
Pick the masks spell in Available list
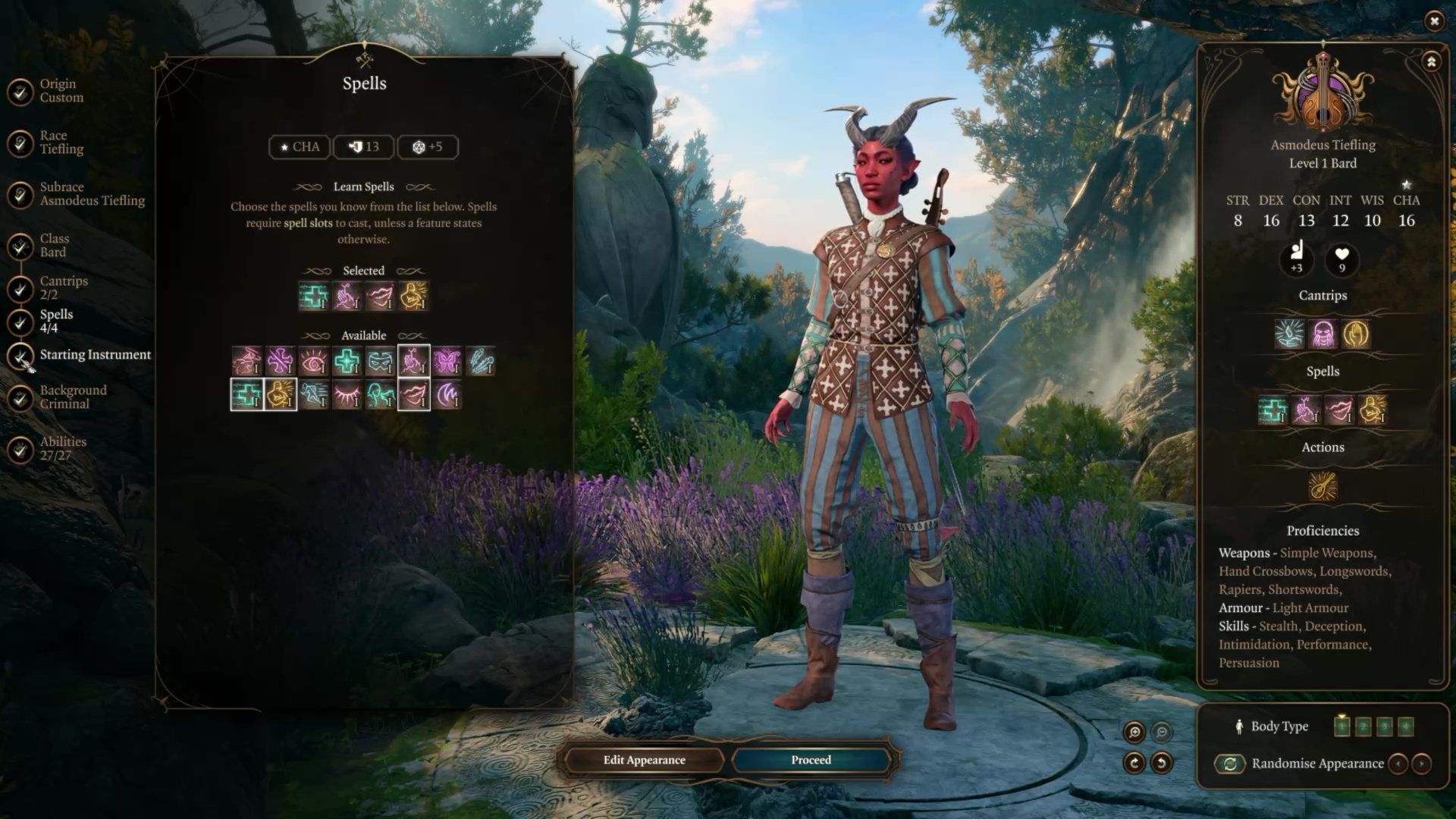[x=380, y=361]
